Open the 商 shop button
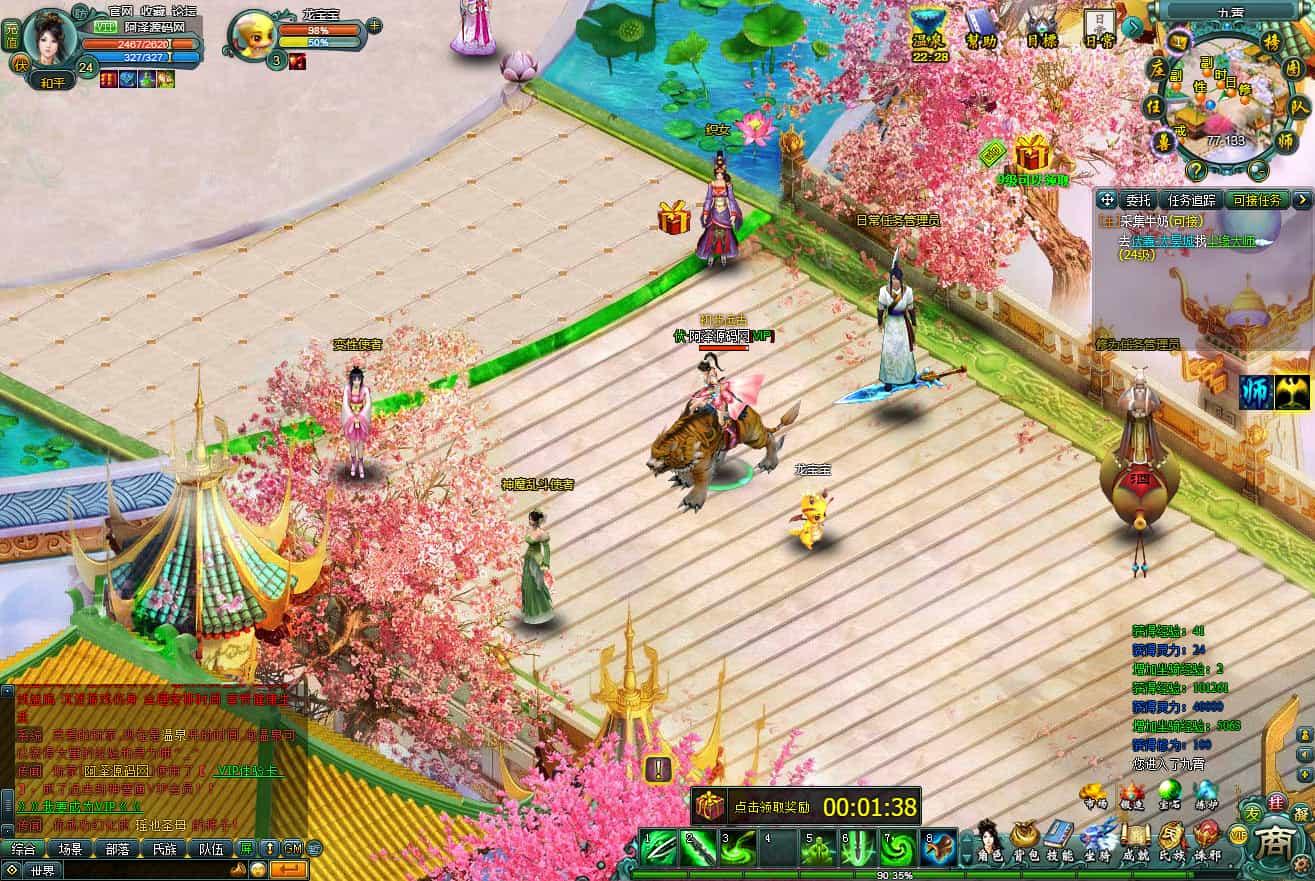 click(1274, 836)
